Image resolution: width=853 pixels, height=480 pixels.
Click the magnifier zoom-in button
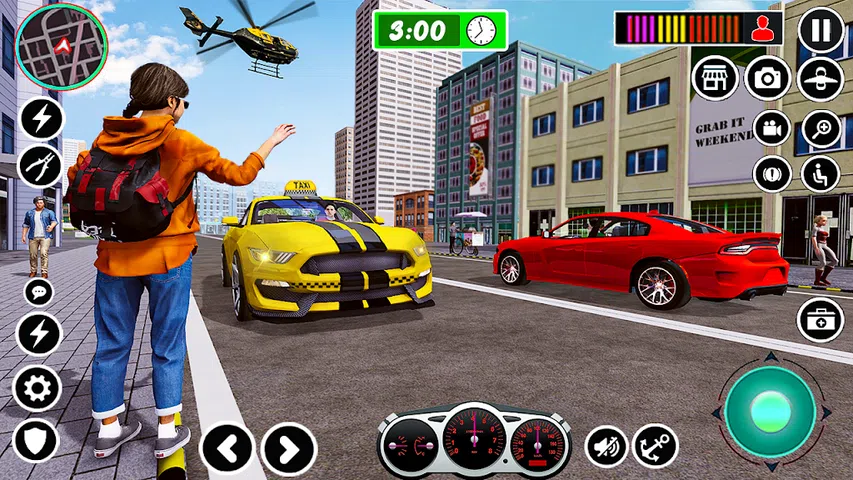[821, 128]
